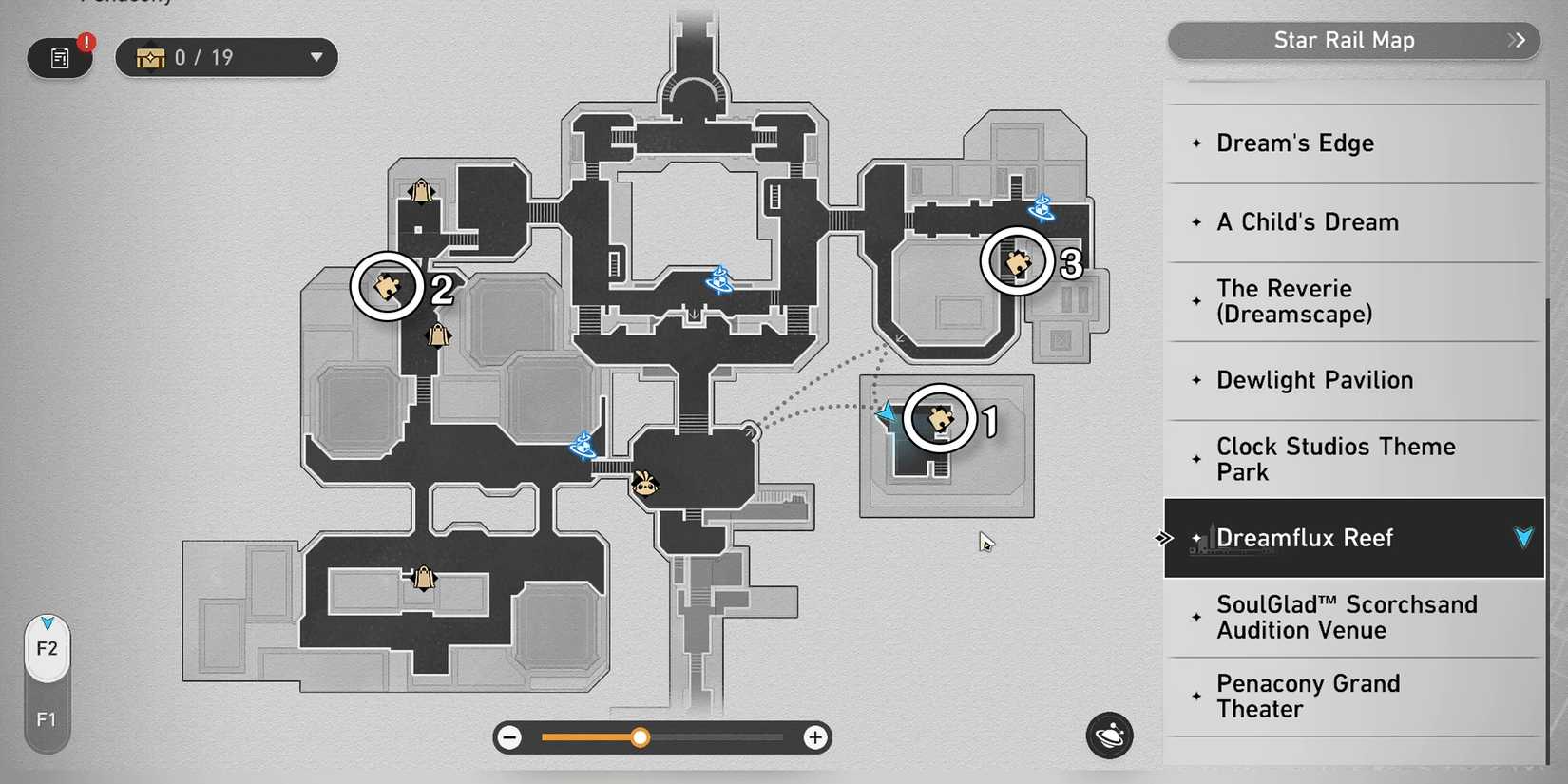Click the orange map zoom slider handle
The image size is (1568, 784).
point(640,737)
